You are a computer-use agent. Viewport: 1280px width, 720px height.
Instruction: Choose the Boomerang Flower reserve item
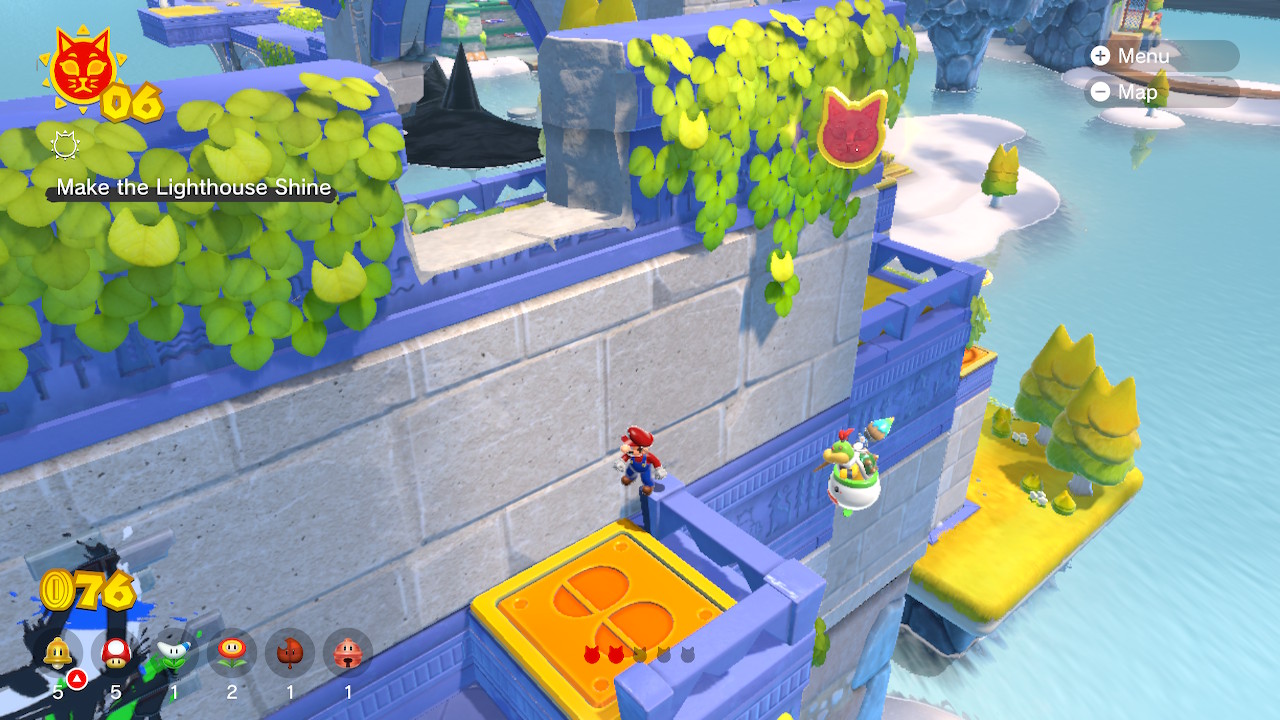pyautogui.click(x=174, y=654)
